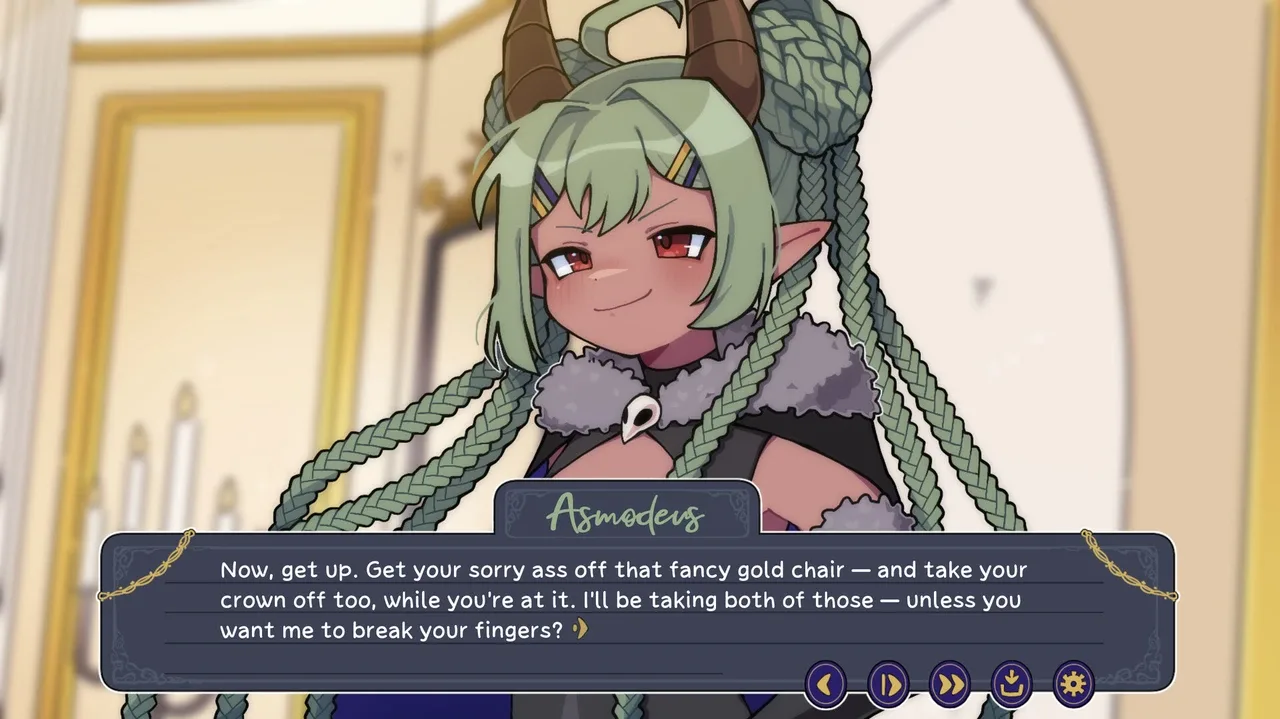Go back to the previous dialogue line
This screenshot has width=1280, height=719.
click(826, 684)
